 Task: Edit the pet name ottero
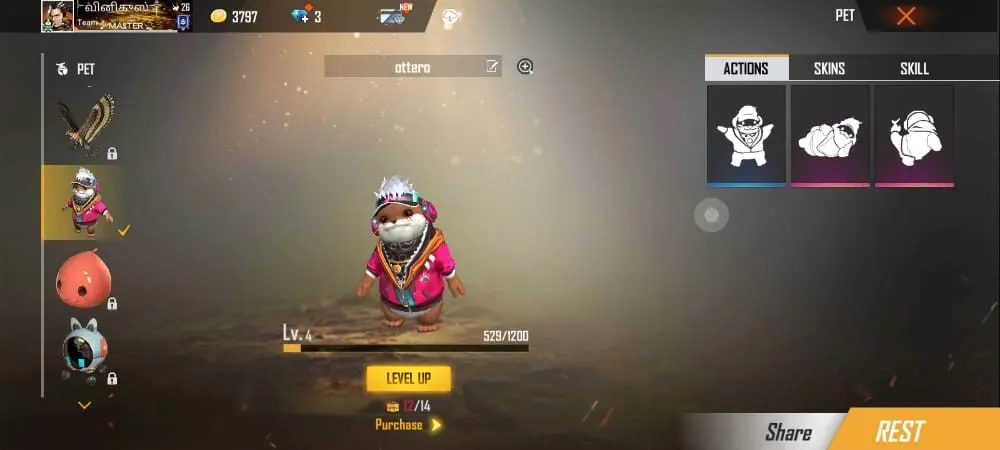[x=491, y=67]
